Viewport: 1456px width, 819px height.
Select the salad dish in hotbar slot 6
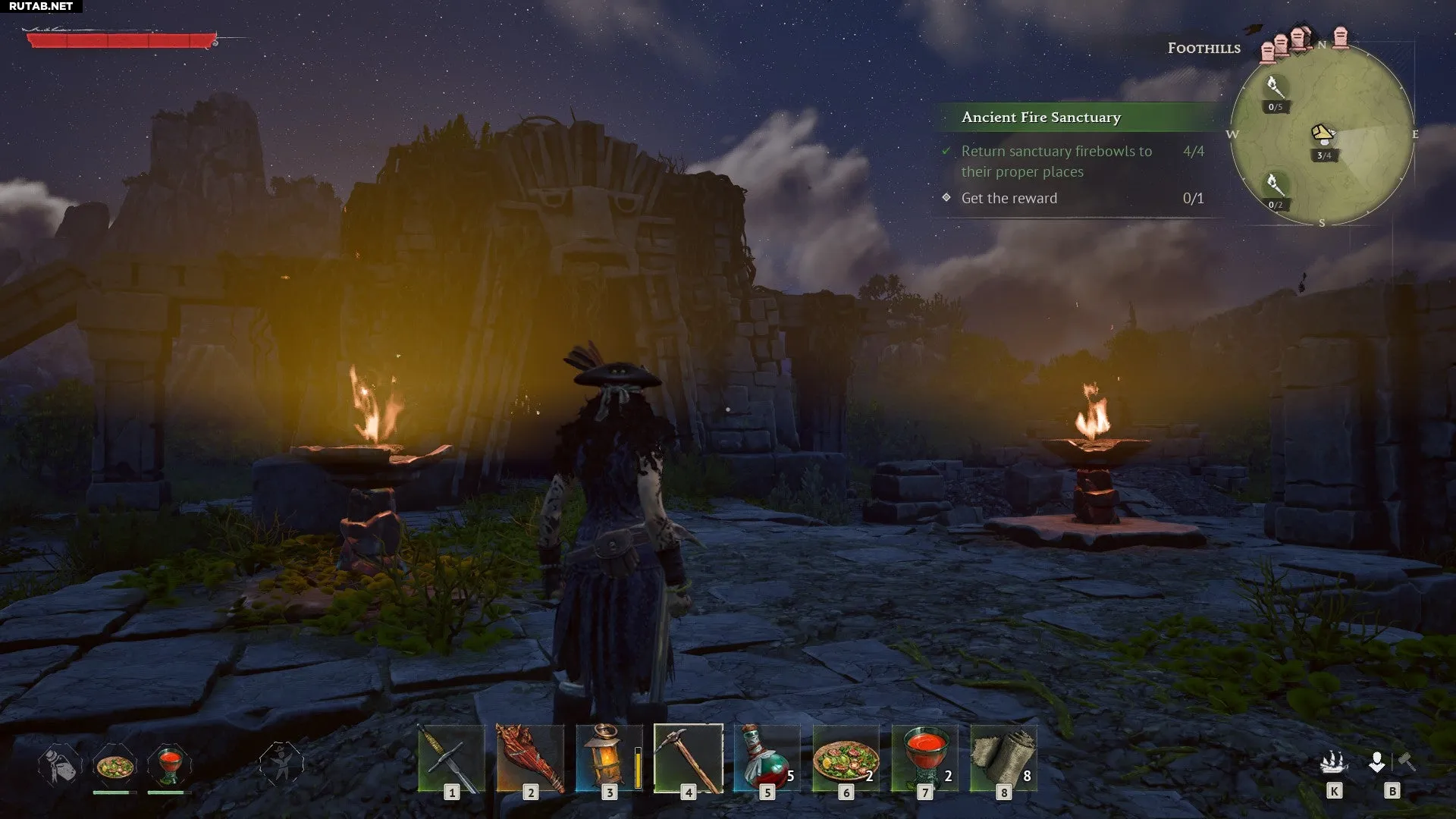tap(846, 758)
